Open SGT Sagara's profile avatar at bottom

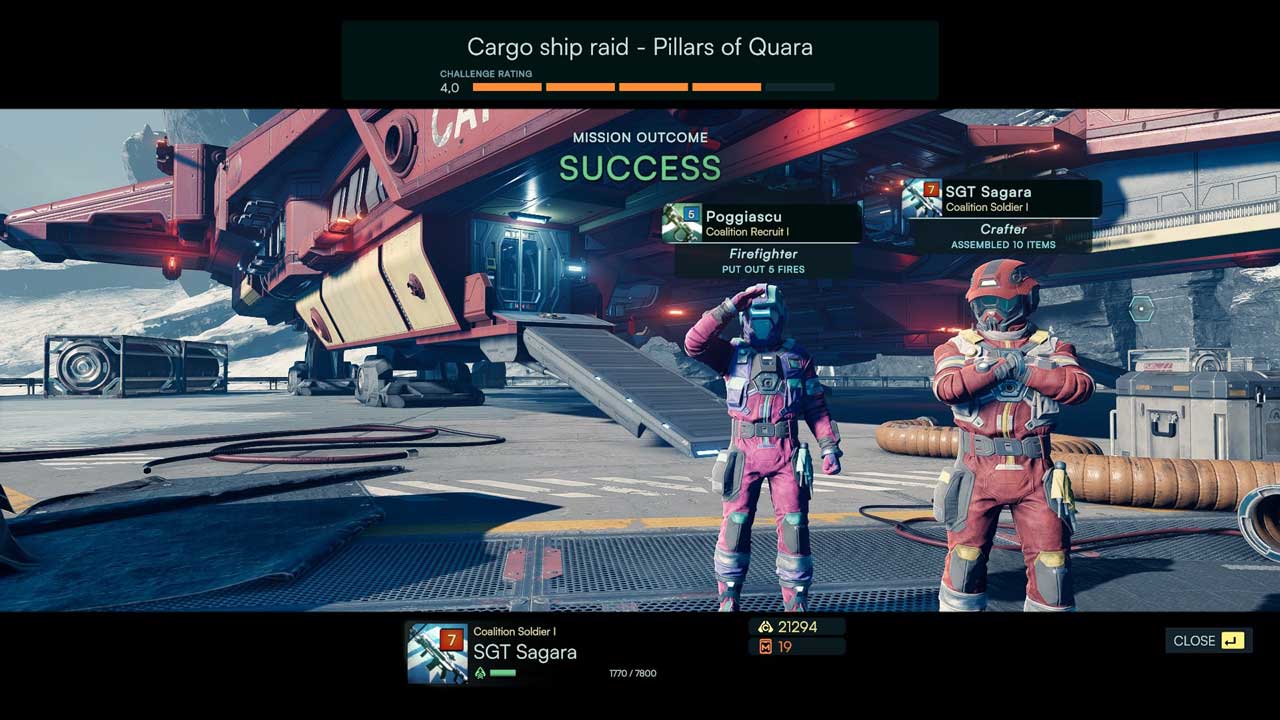click(x=437, y=652)
